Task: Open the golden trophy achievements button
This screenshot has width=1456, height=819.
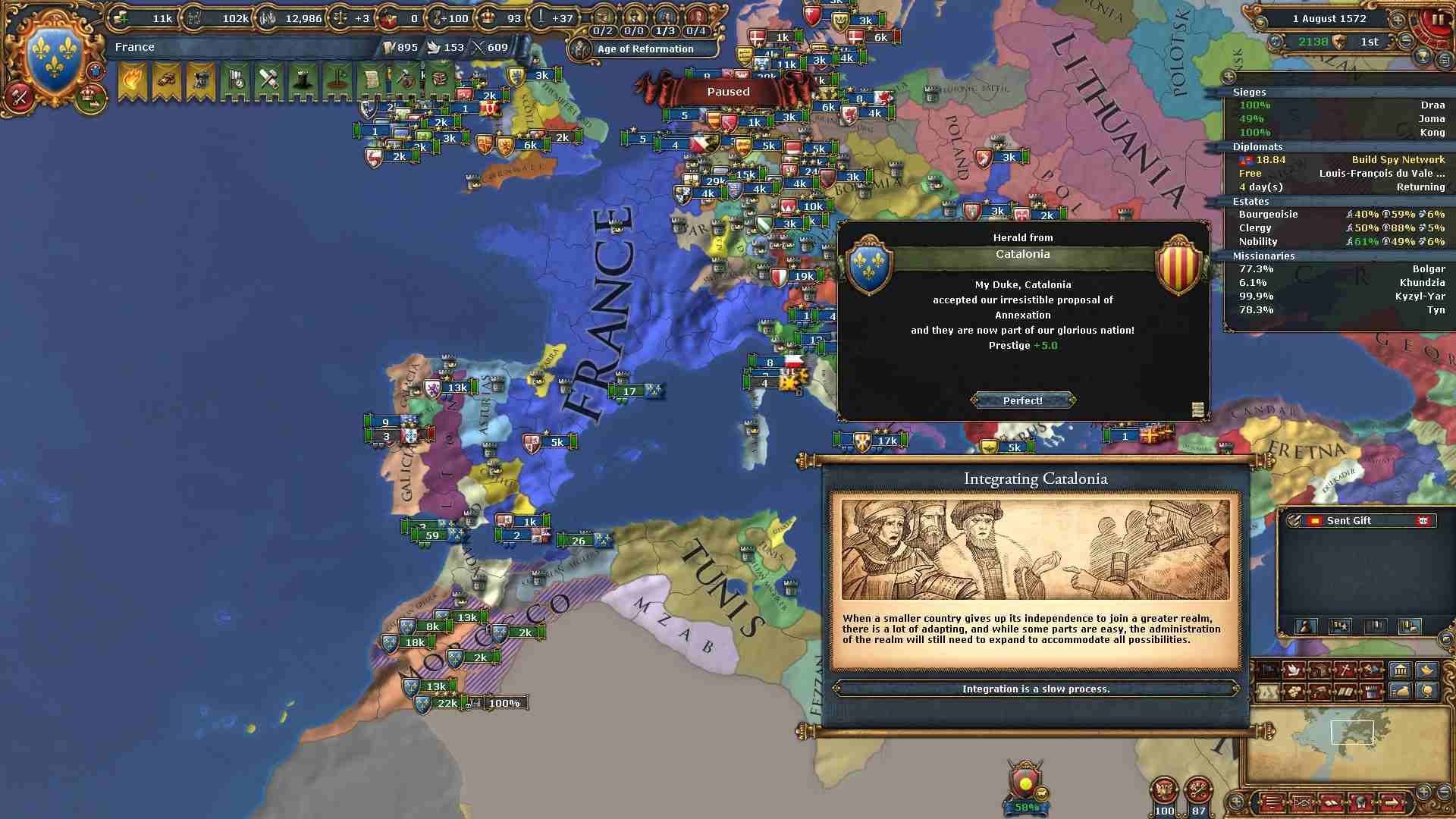Action: (1423, 58)
